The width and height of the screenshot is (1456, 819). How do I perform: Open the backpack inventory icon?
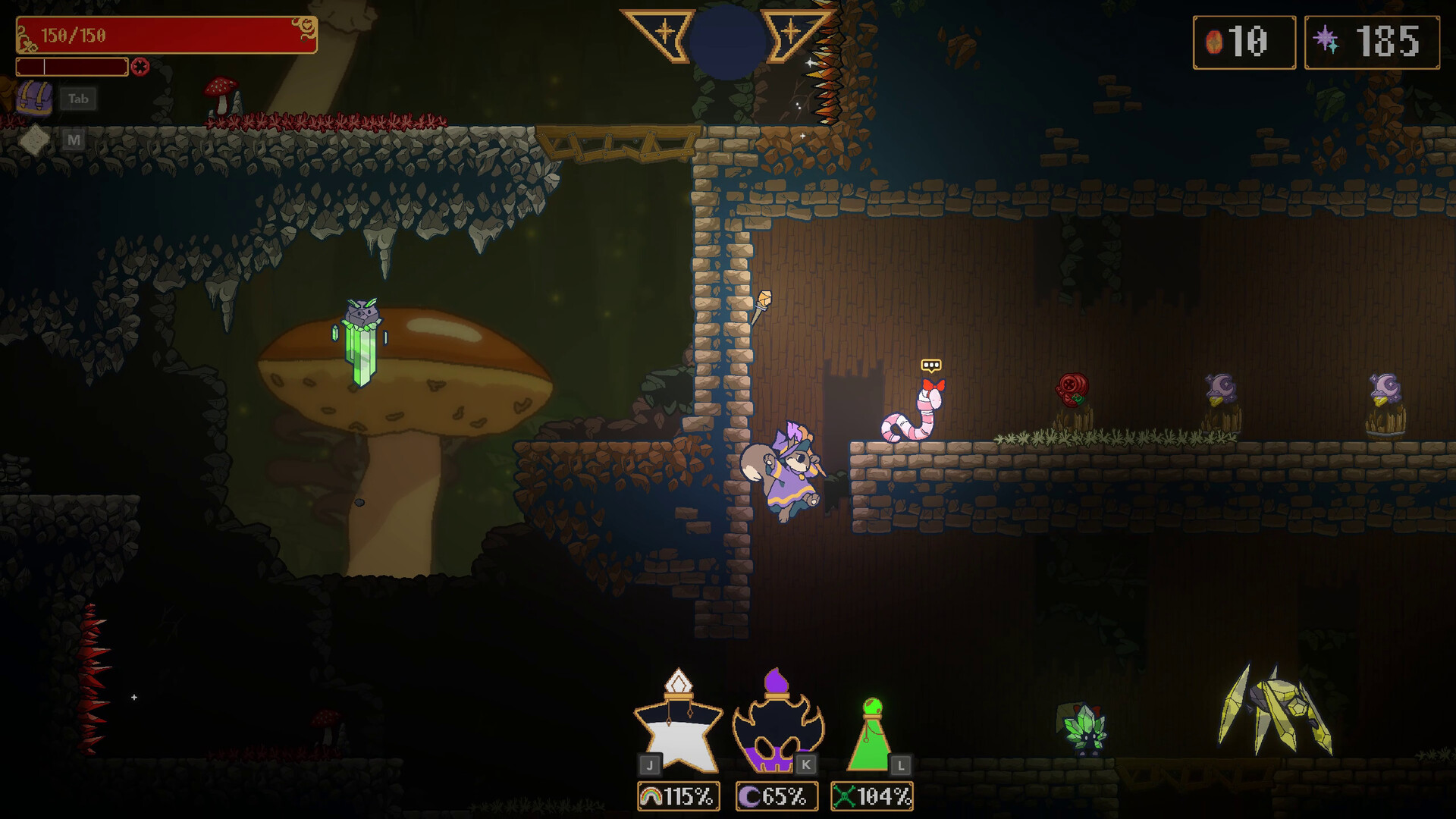coord(35,99)
